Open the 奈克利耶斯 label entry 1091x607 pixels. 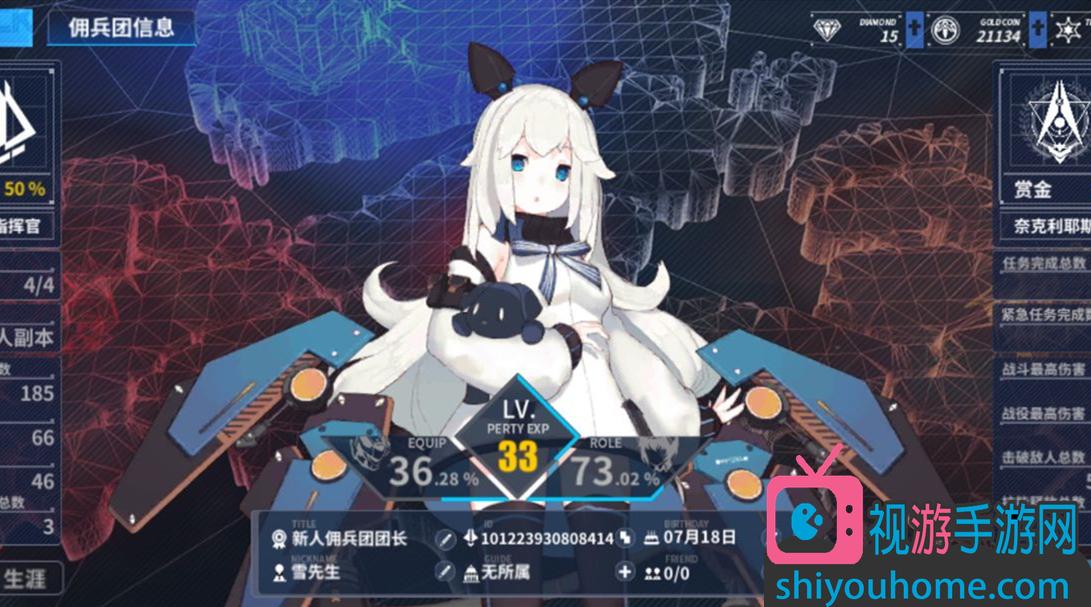(1046, 227)
